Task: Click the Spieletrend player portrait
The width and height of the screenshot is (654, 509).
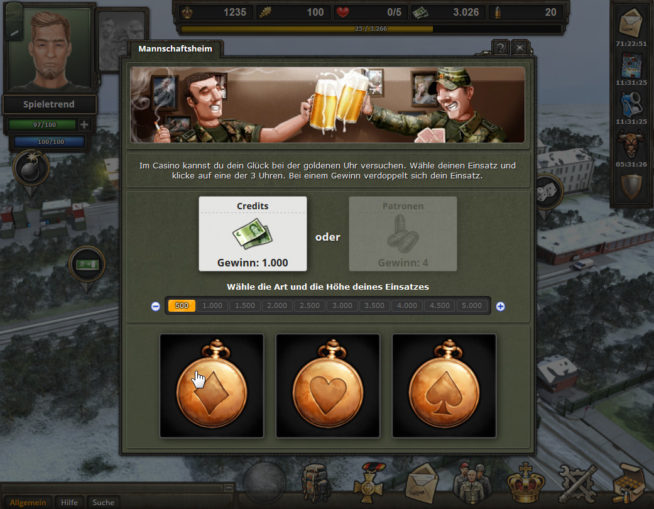Action: 48,48
